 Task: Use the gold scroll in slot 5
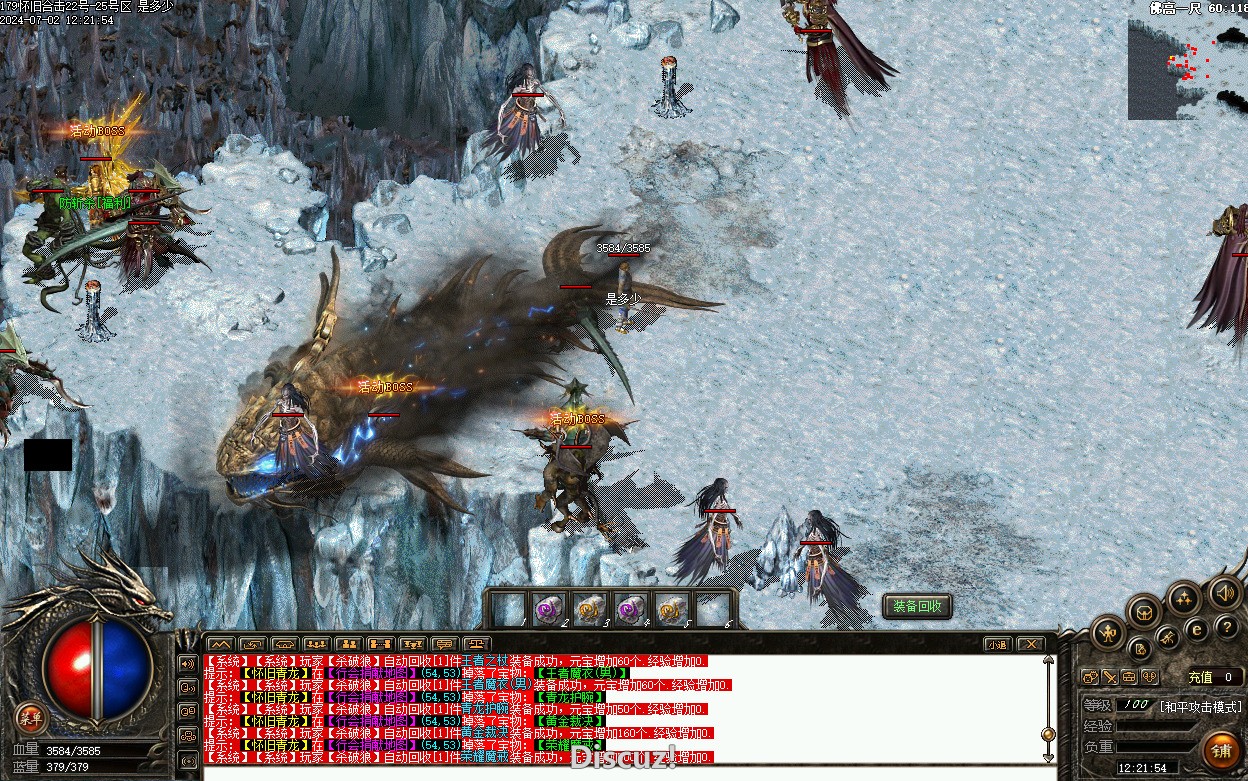670,609
